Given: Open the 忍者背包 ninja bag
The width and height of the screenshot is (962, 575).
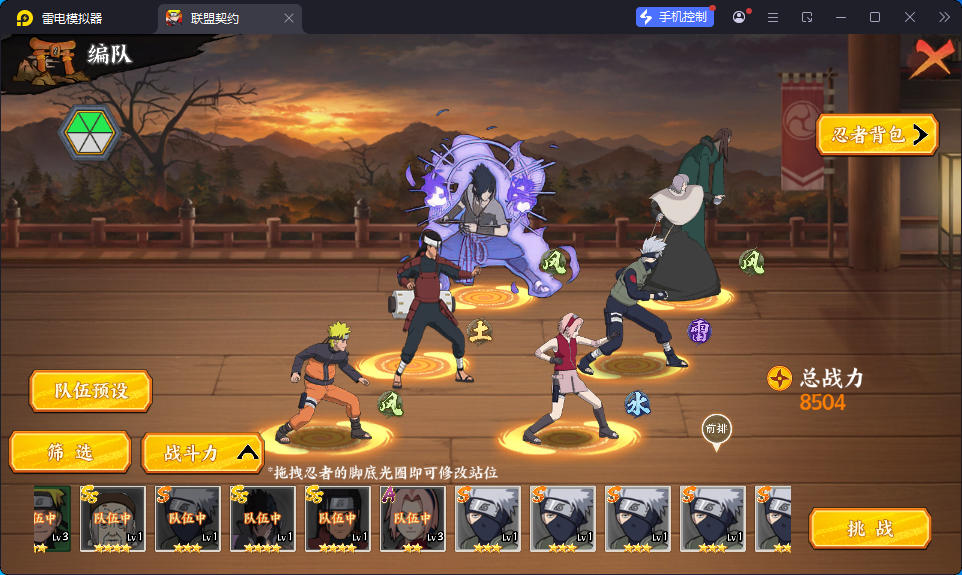Looking at the screenshot, I should (x=877, y=135).
